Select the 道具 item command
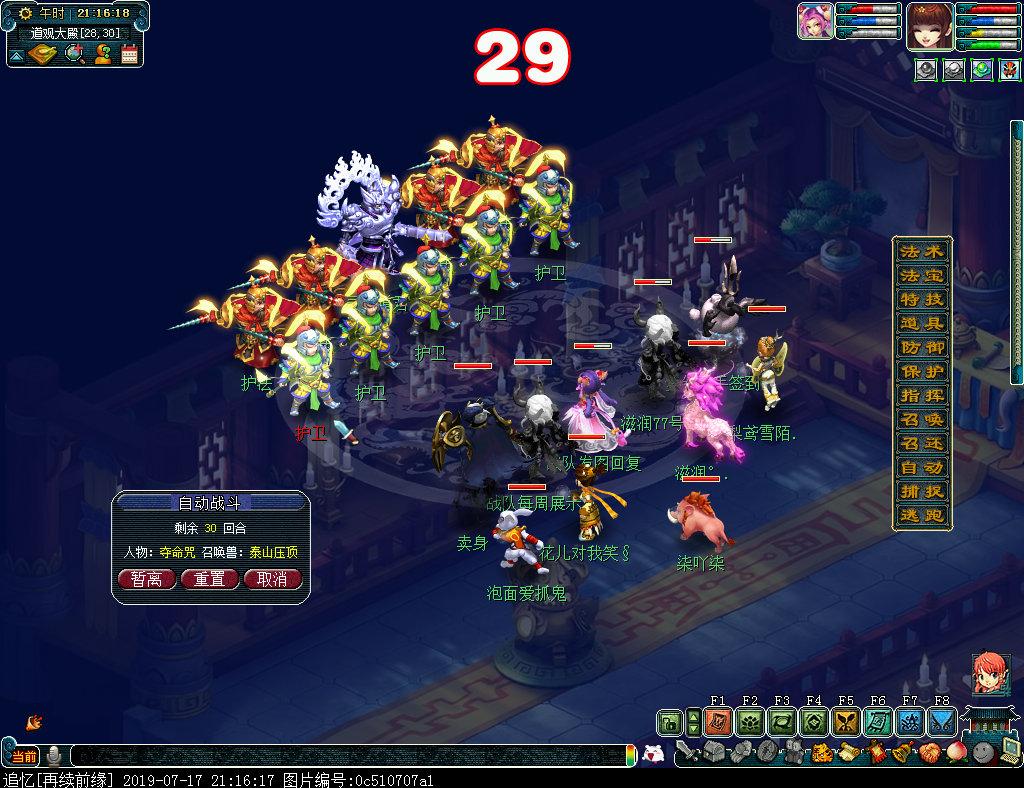Screen dimensions: 1024x788 point(921,323)
